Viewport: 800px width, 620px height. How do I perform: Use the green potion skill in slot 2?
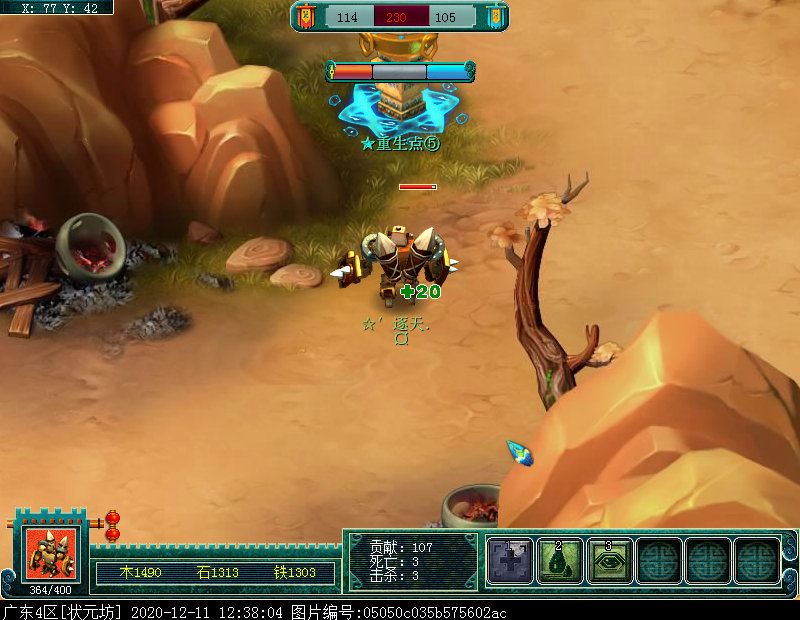click(x=560, y=560)
